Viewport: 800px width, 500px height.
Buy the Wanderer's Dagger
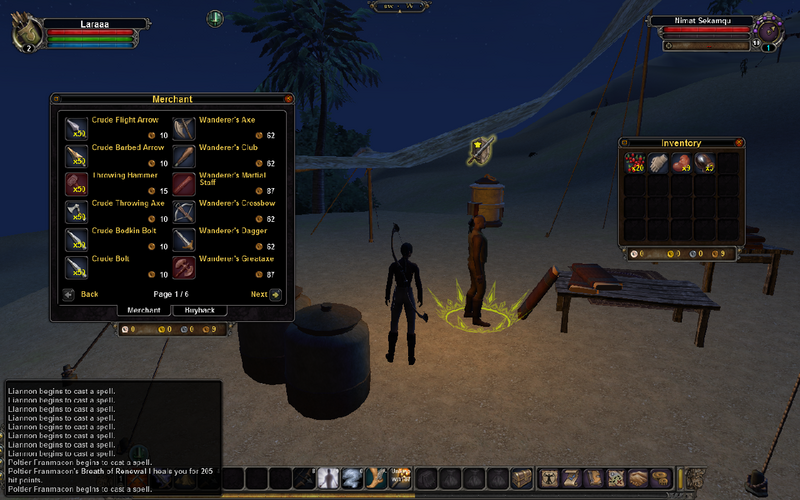[185, 240]
